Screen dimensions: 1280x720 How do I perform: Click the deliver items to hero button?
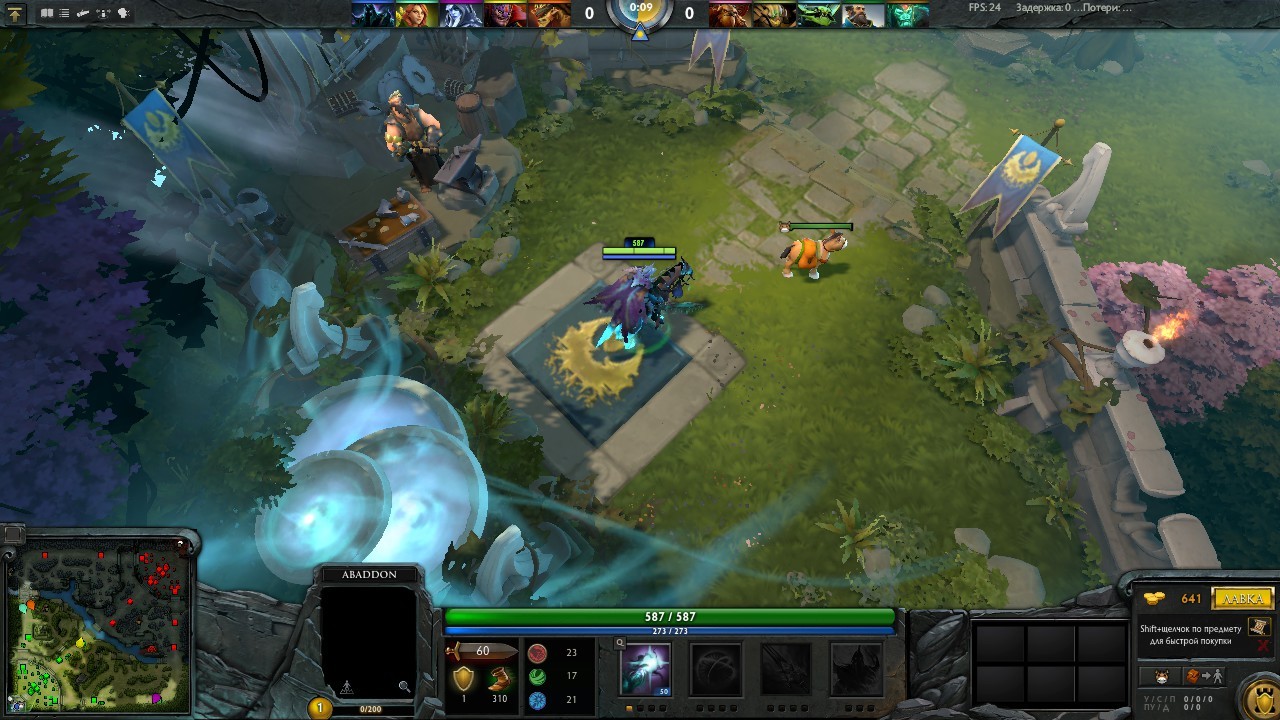(x=1203, y=676)
